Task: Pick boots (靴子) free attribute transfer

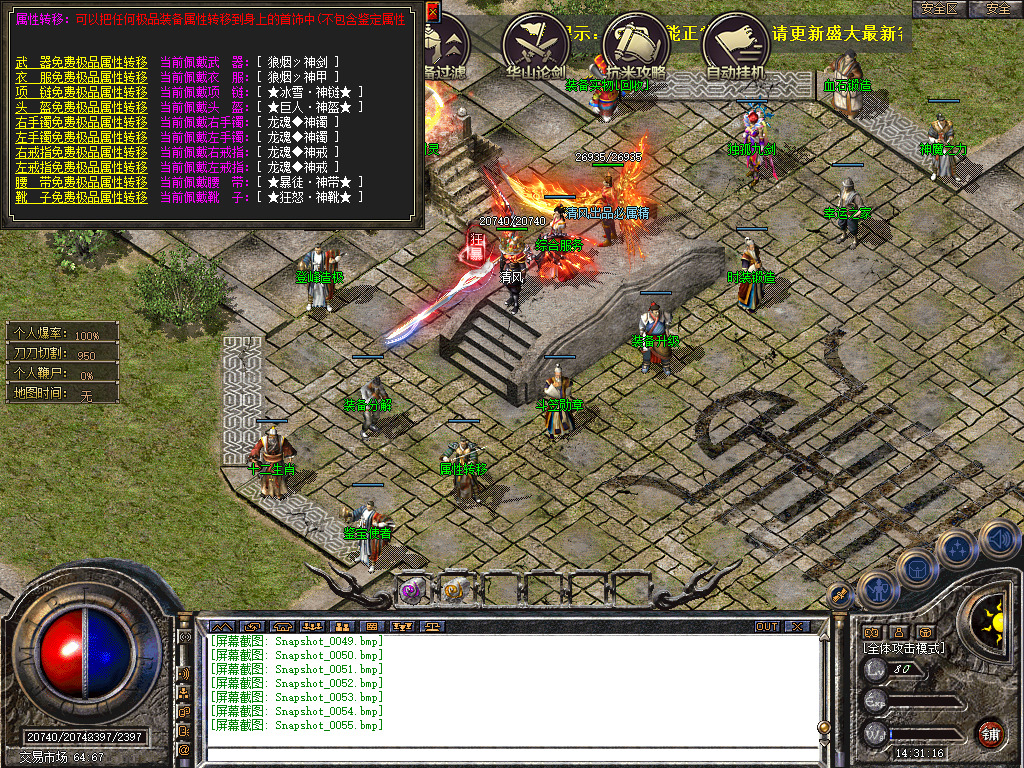Action: (81, 197)
